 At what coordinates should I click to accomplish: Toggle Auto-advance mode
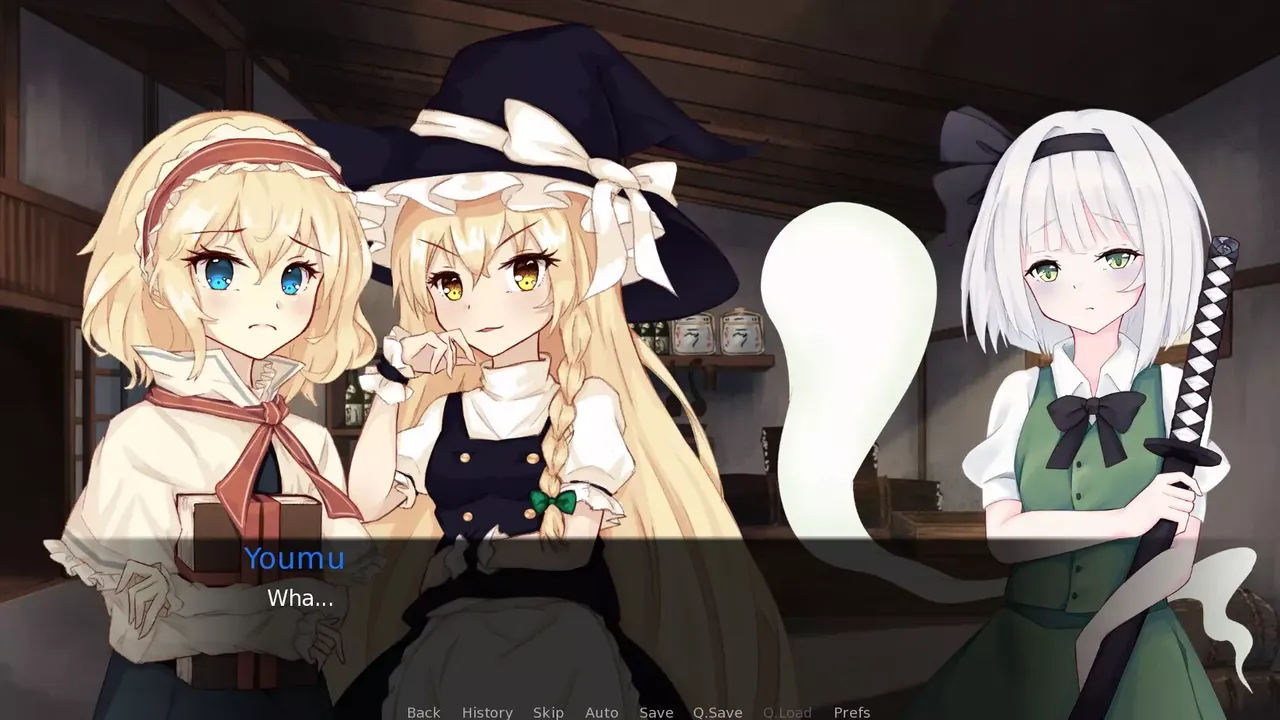pyautogui.click(x=601, y=712)
